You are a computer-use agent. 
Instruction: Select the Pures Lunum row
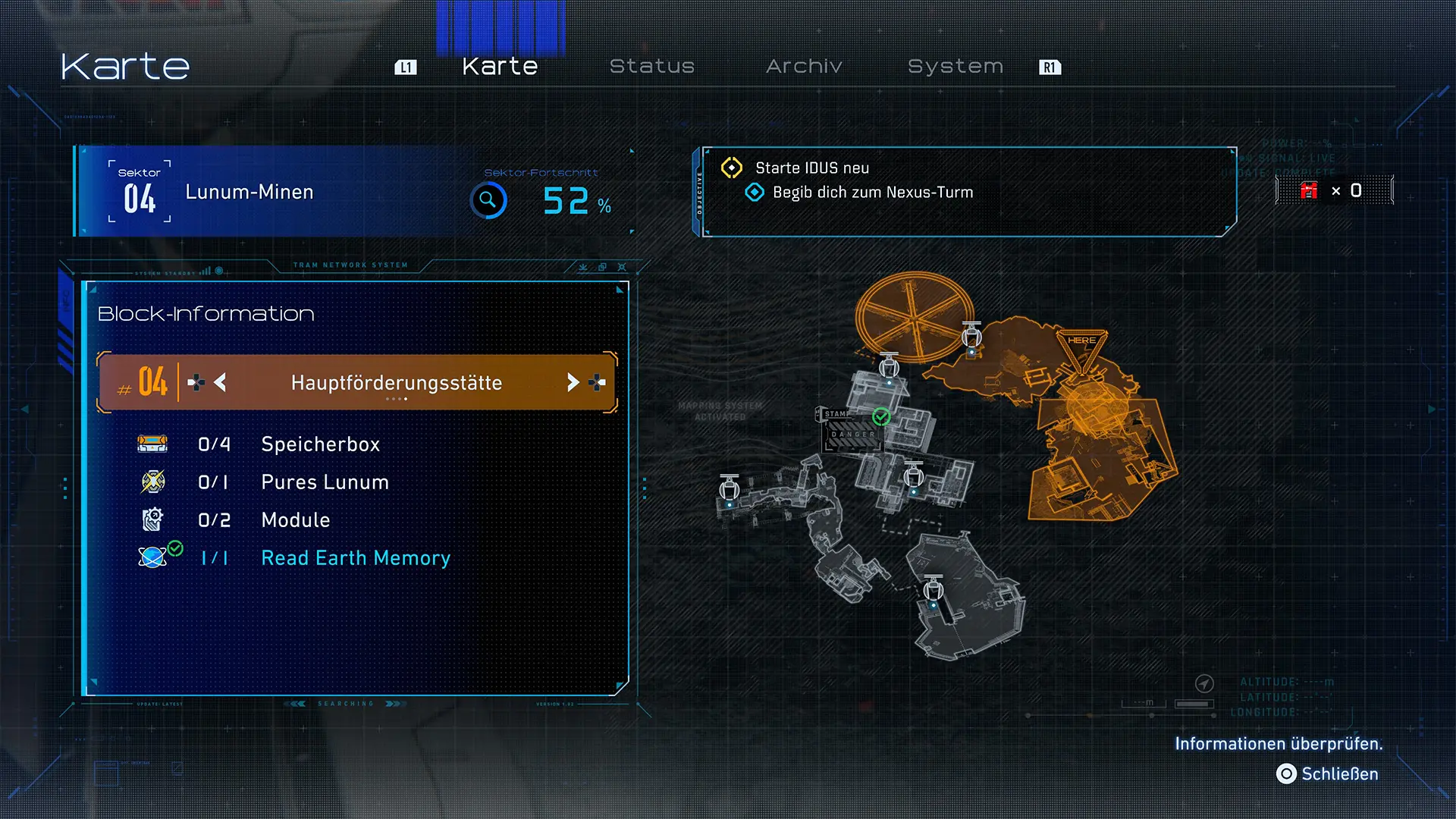pos(325,482)
